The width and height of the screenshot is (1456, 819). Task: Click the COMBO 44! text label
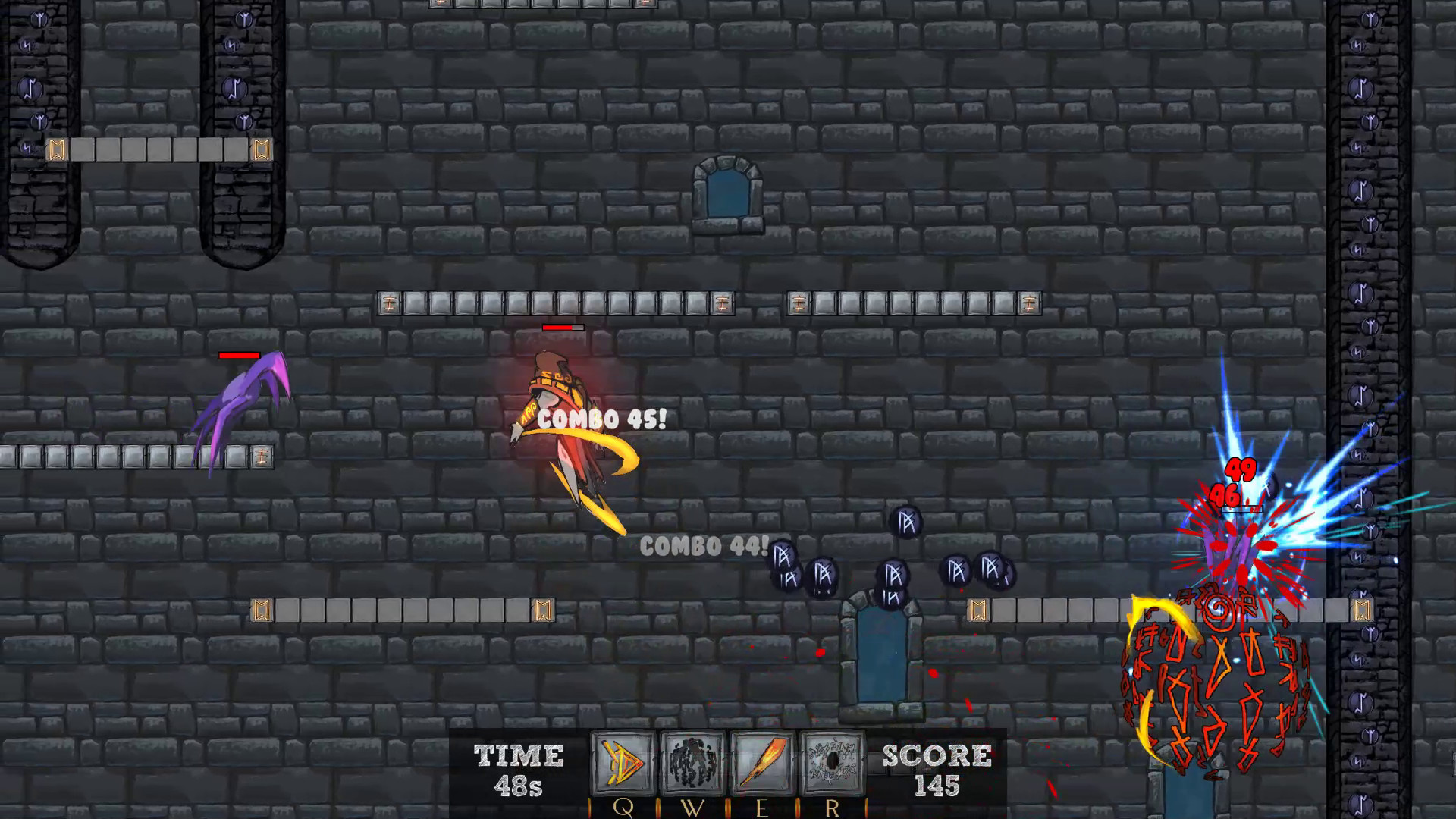(702, 546)
